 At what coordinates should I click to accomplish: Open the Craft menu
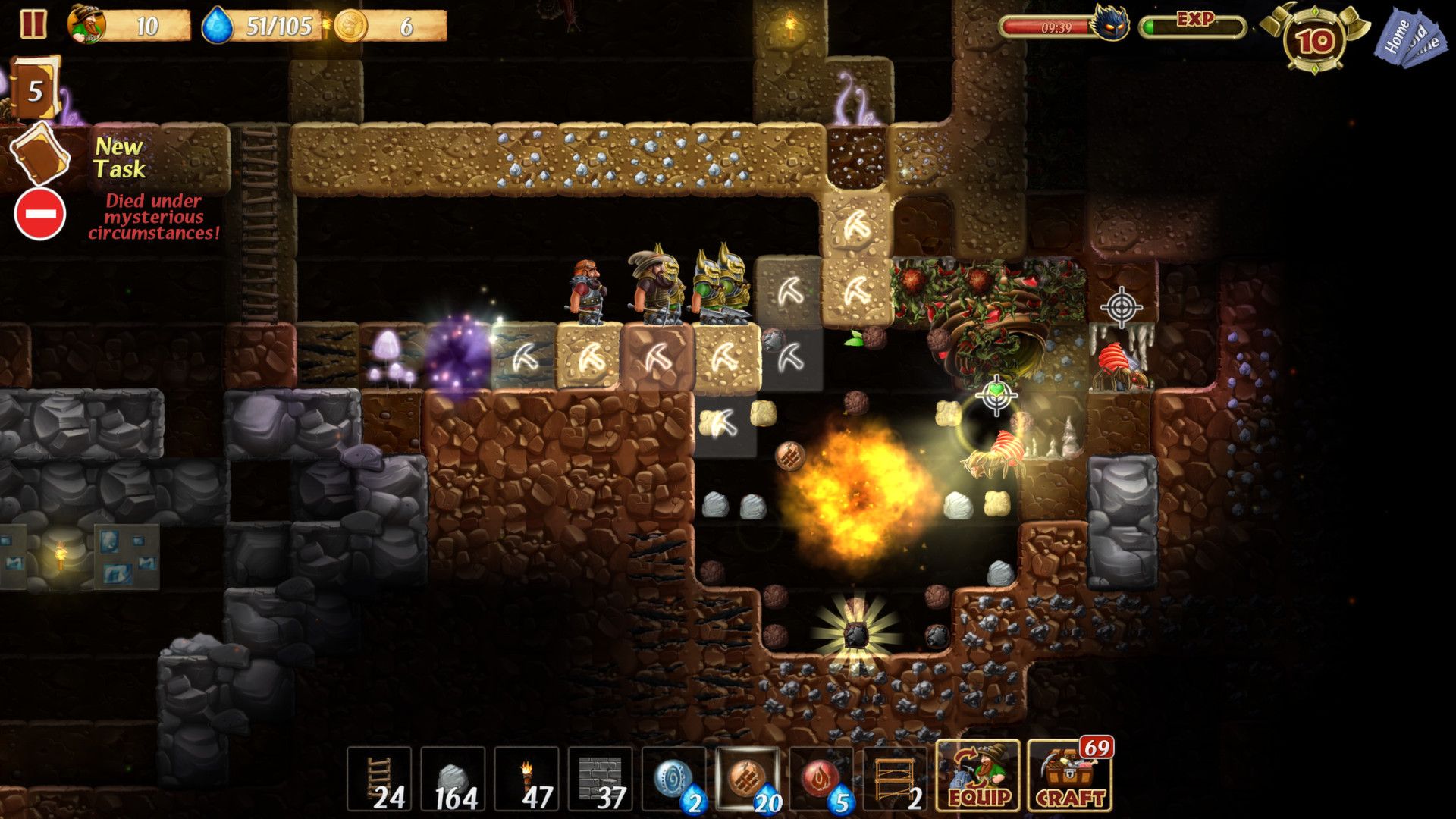pyautogui.click(x=1070, y=777)
